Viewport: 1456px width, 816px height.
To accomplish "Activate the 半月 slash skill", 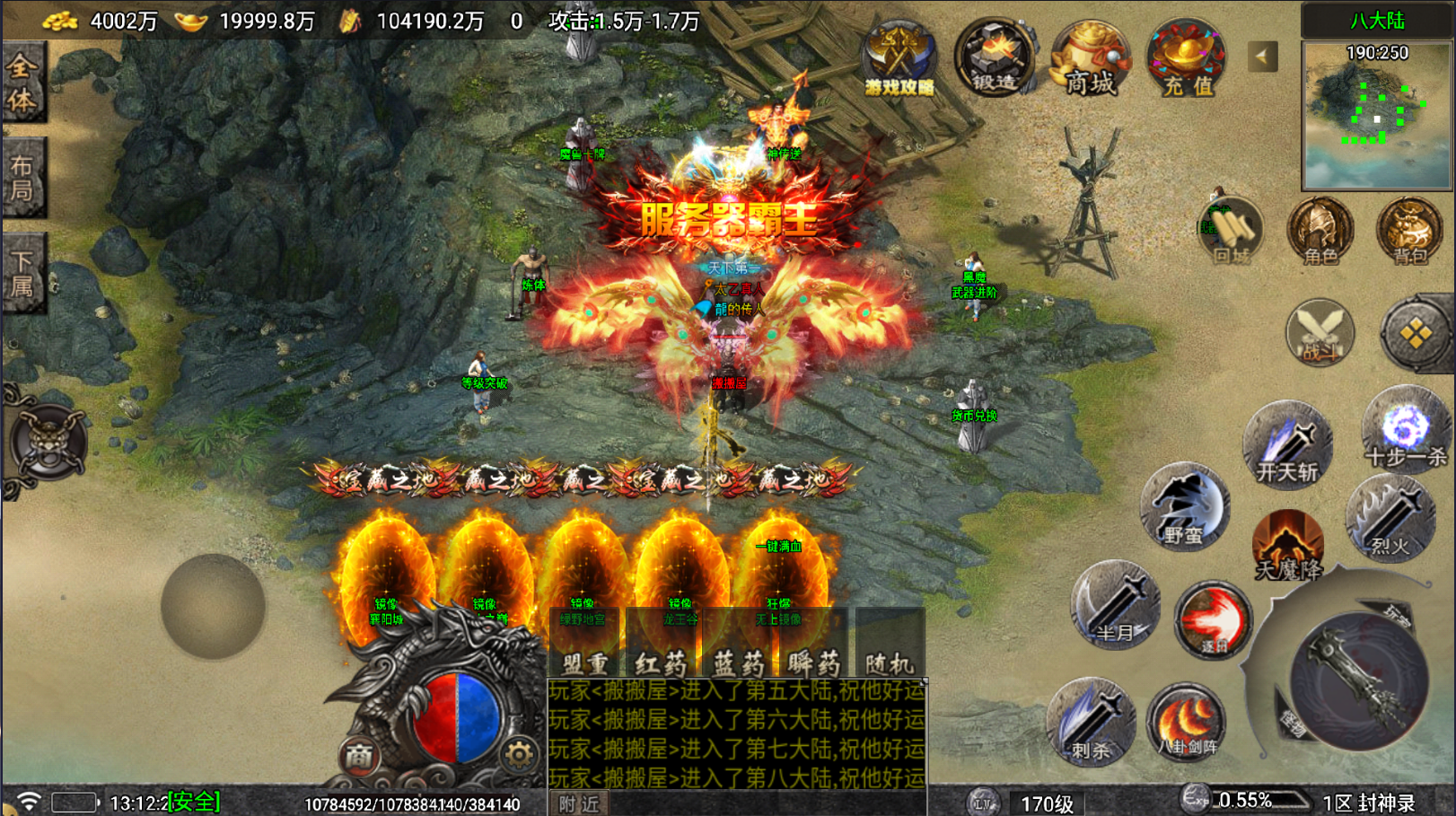I will coord(1115,605).
